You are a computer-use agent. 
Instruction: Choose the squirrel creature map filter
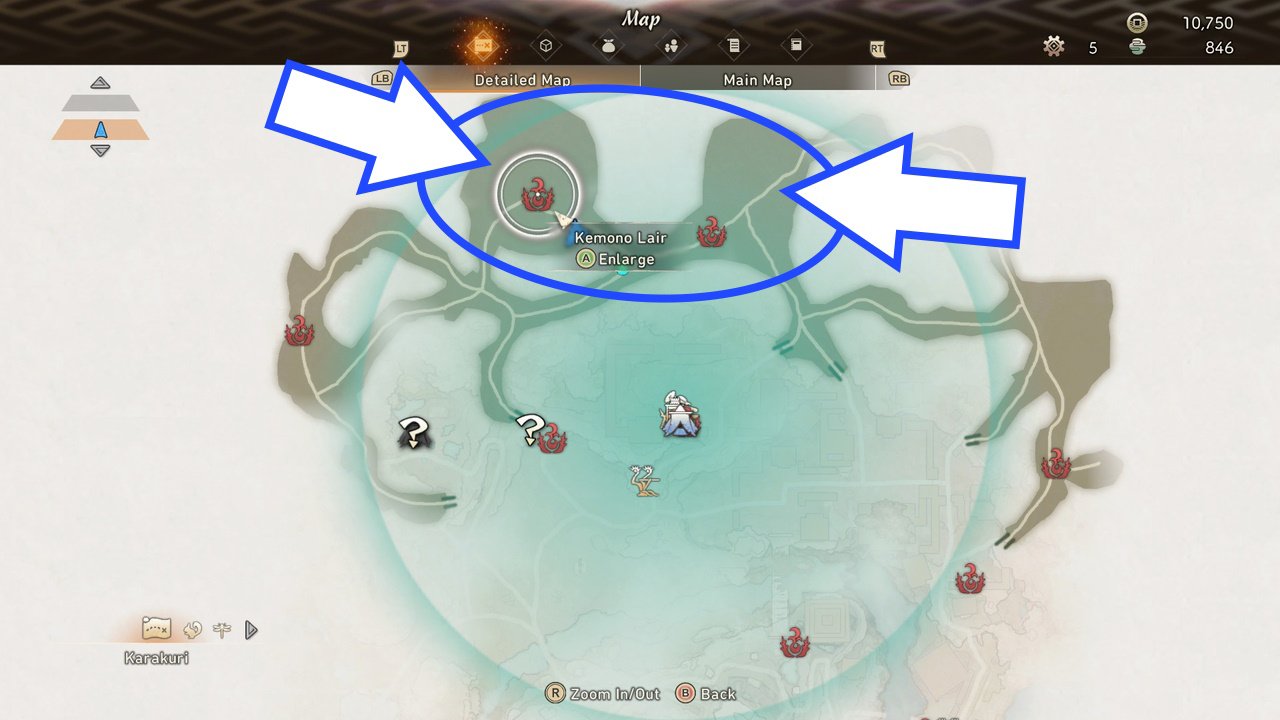pos(193,629)
